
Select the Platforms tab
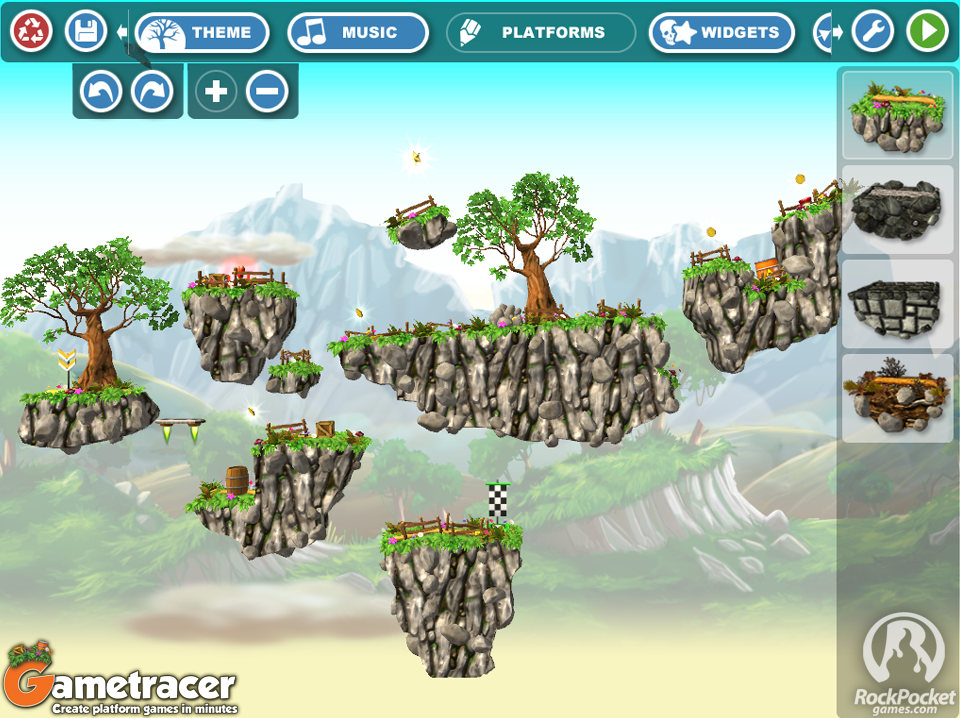tap(541, 33)
